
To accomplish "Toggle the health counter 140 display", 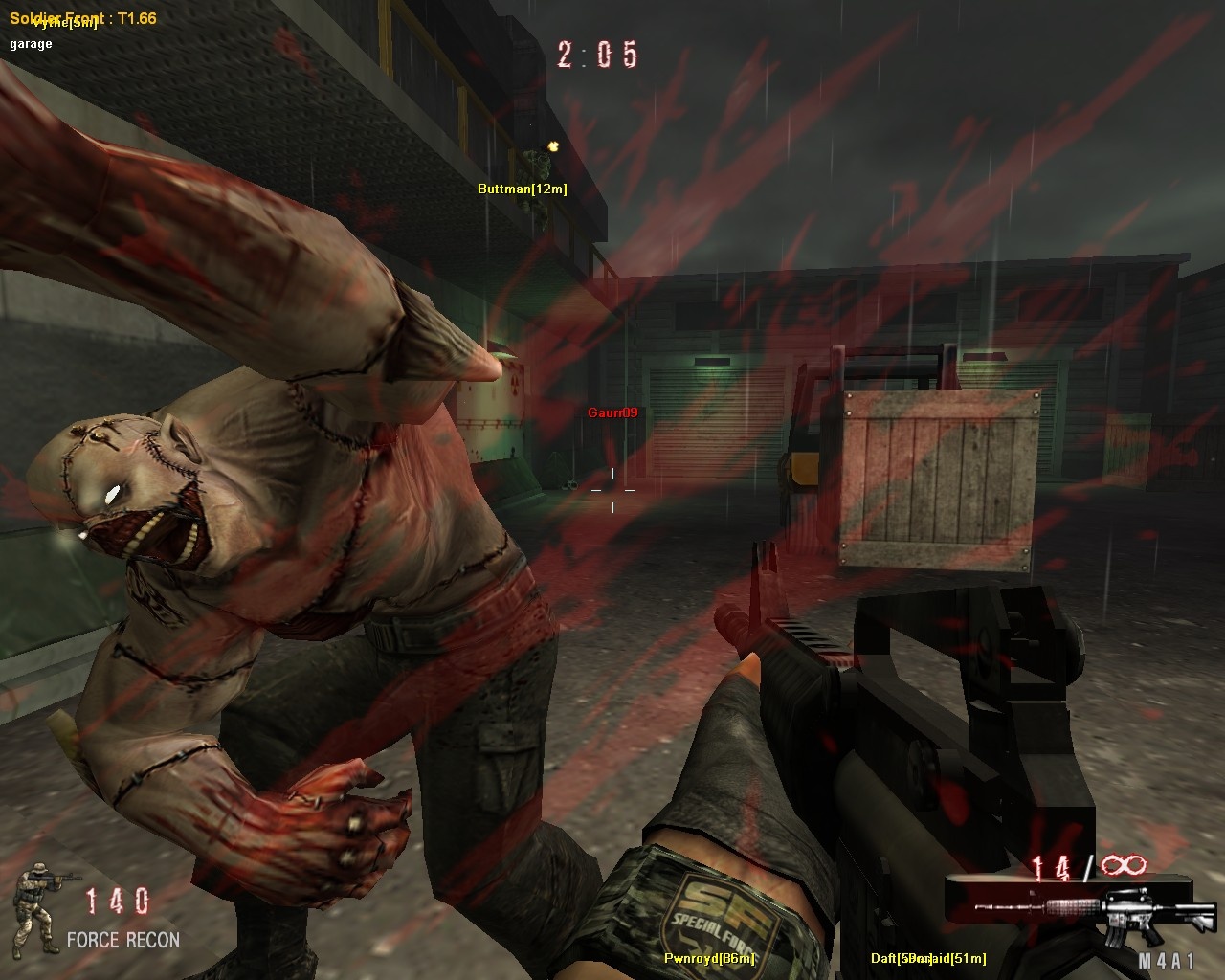I will [115, 900].
